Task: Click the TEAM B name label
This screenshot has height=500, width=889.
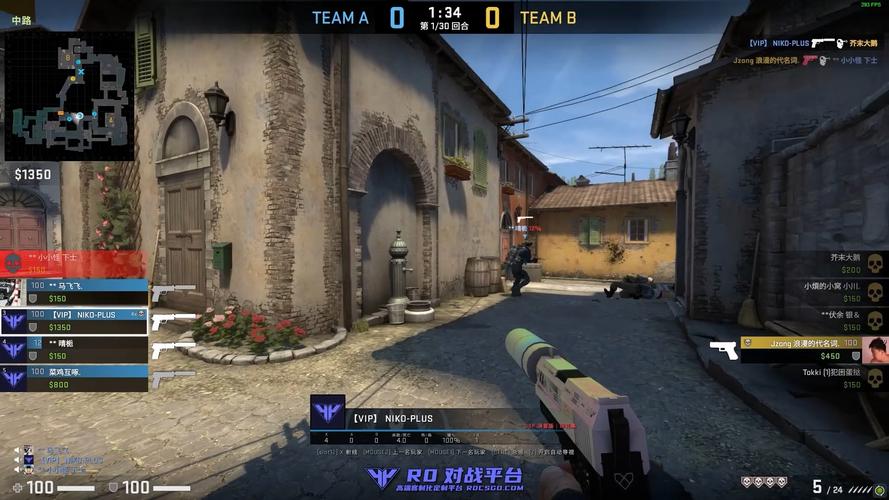Action: [x=548, y=17]
